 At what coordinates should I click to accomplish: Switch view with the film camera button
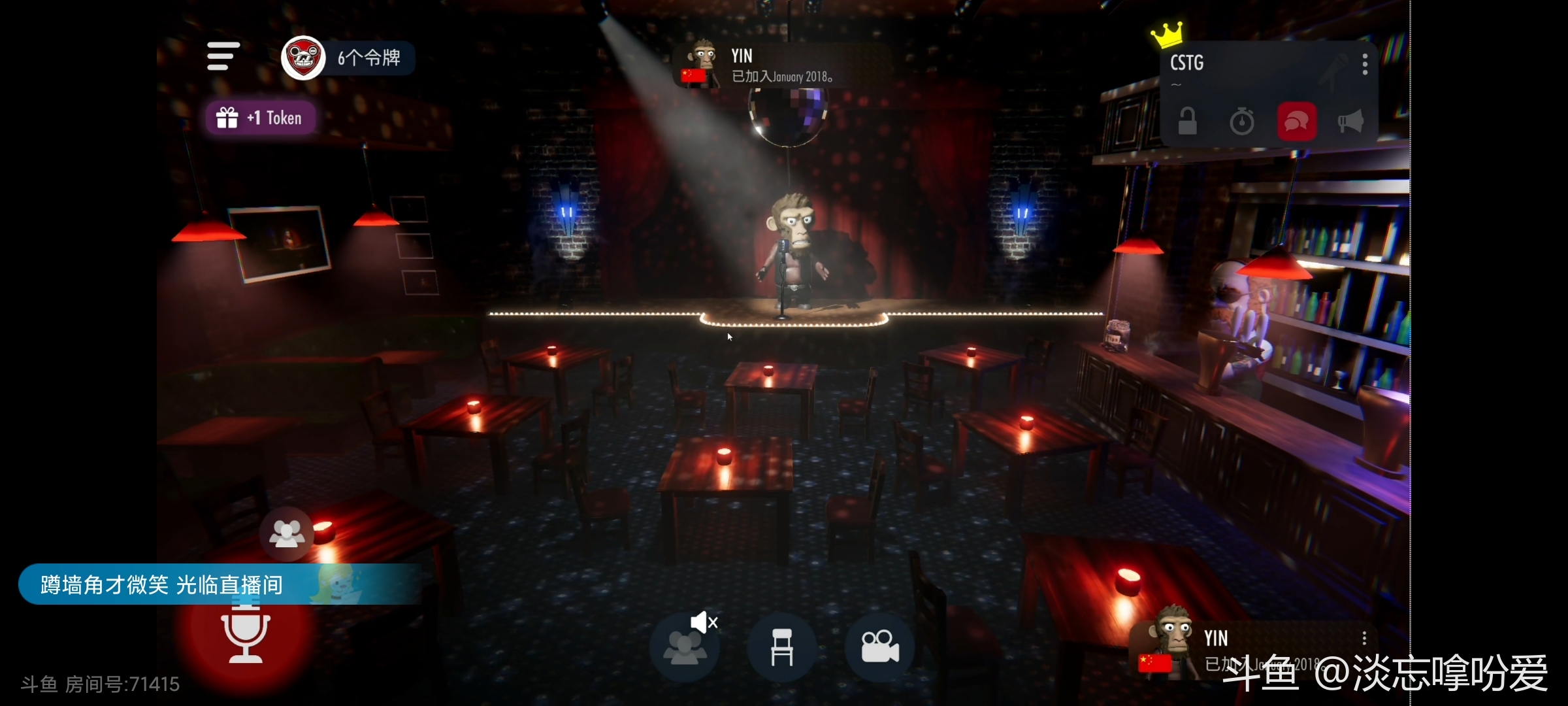click(879, 647)
